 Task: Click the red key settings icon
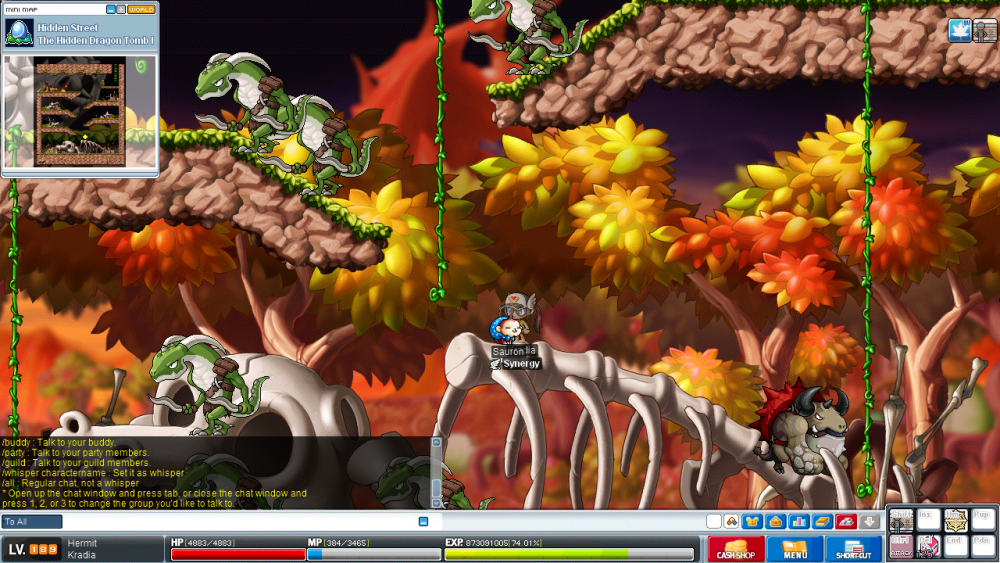(846, 521)
